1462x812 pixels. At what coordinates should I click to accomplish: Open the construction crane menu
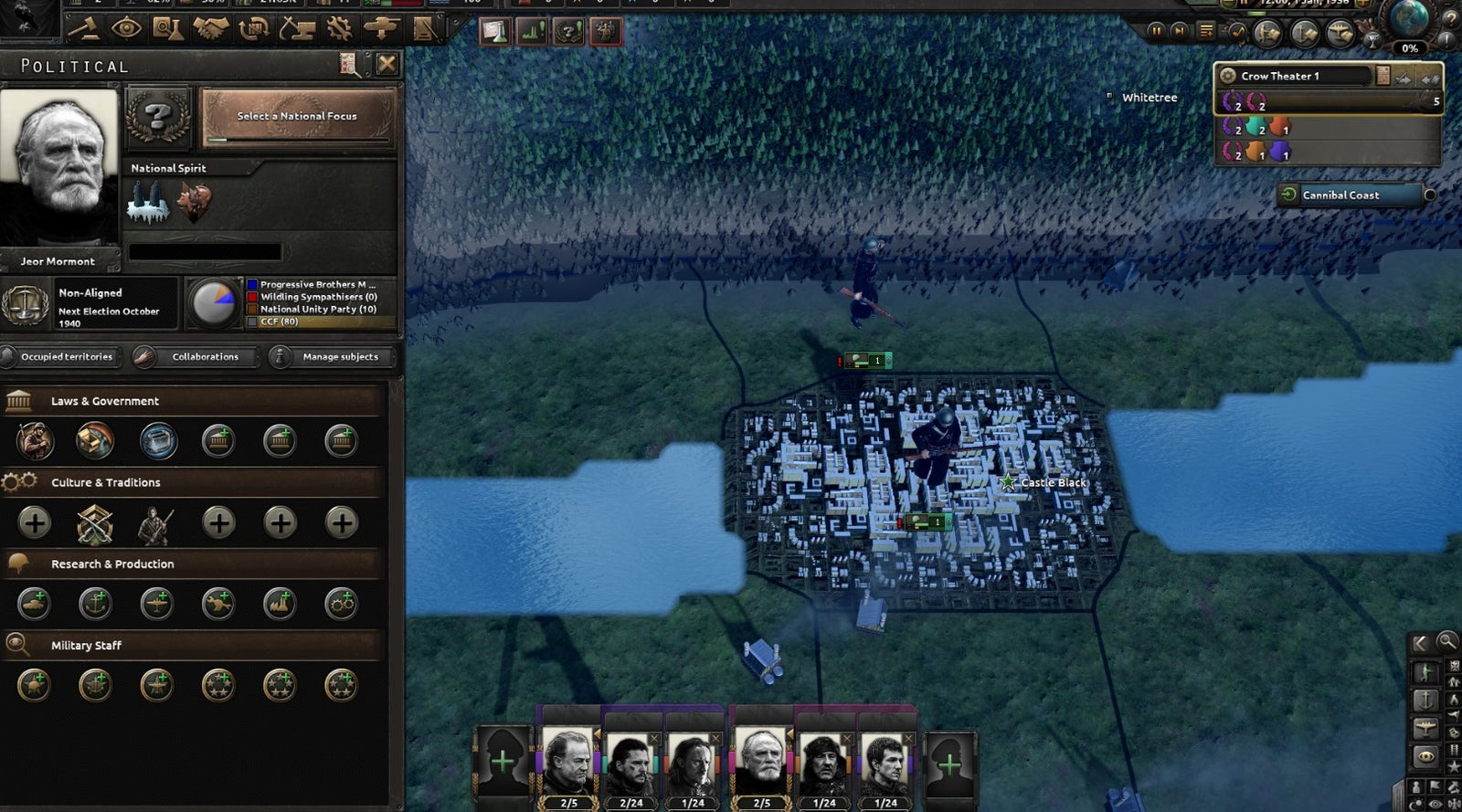(x=297, y=29)
